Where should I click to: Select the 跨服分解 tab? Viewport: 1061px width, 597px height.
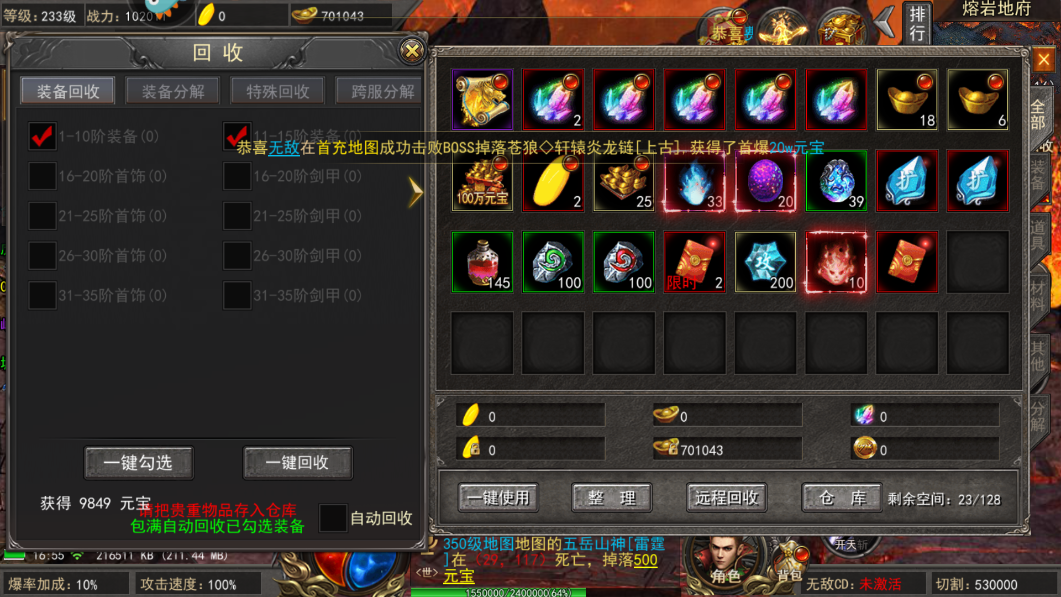(381, 91)
